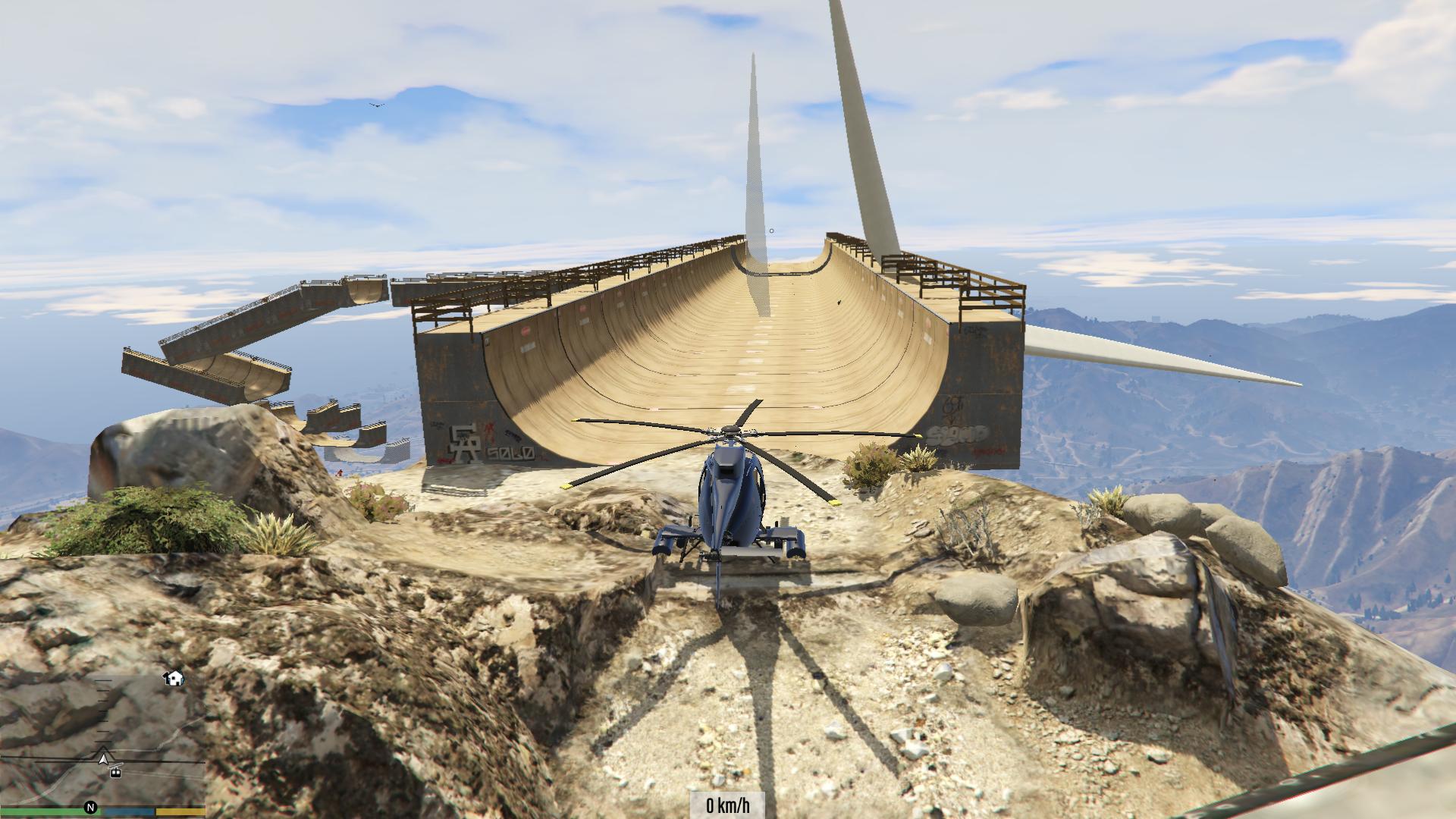Image resolution: width=1456 pixels, height=819 pixels.
Task: Click the house blip on the minimap
Action: point(174,677)
